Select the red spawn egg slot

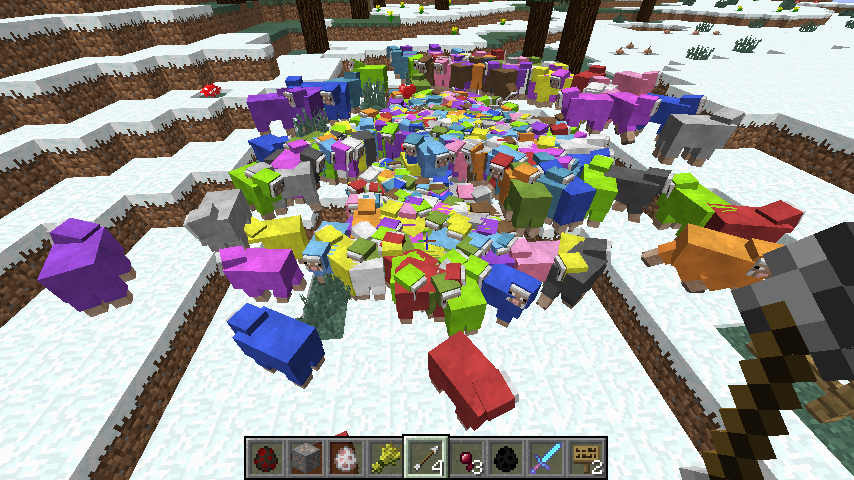point(265,457)
